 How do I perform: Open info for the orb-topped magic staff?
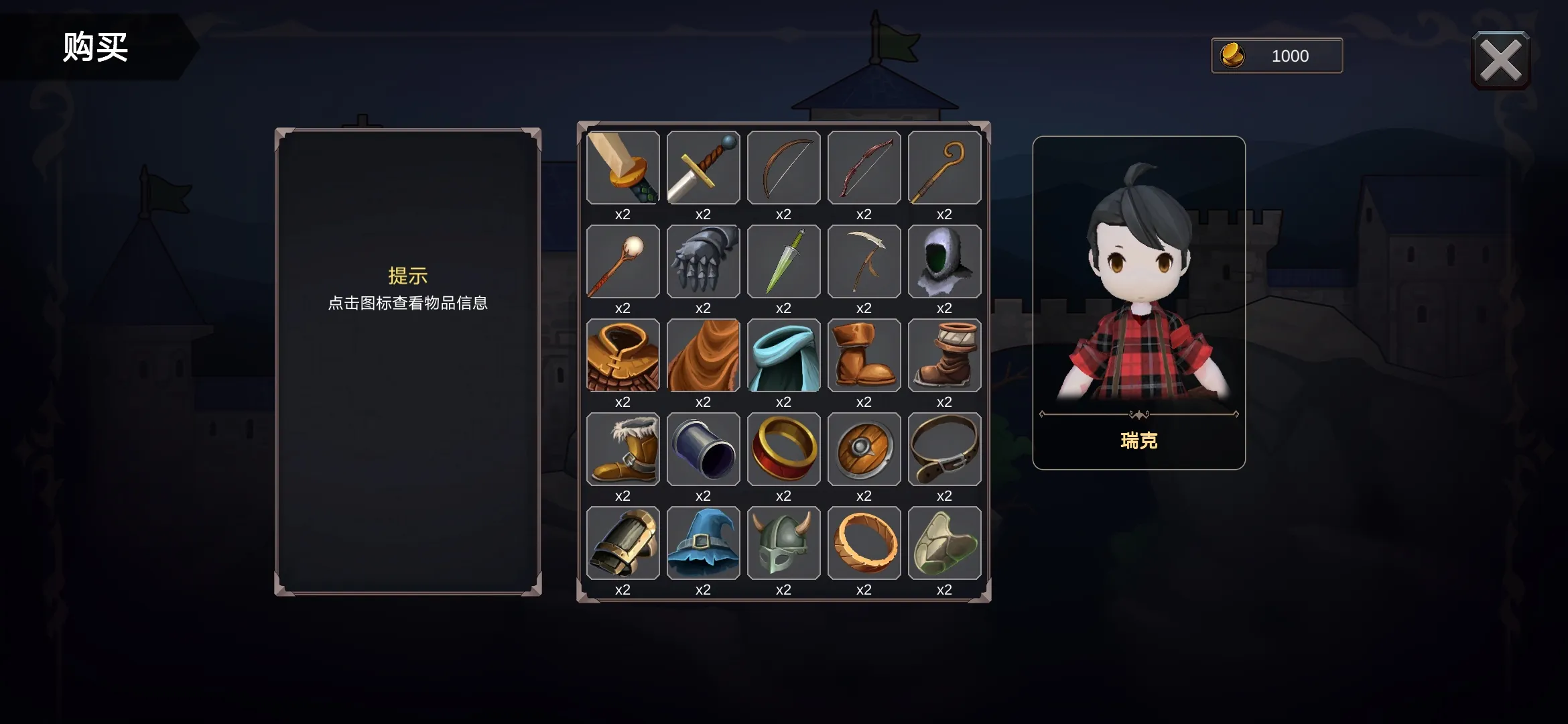622,261
